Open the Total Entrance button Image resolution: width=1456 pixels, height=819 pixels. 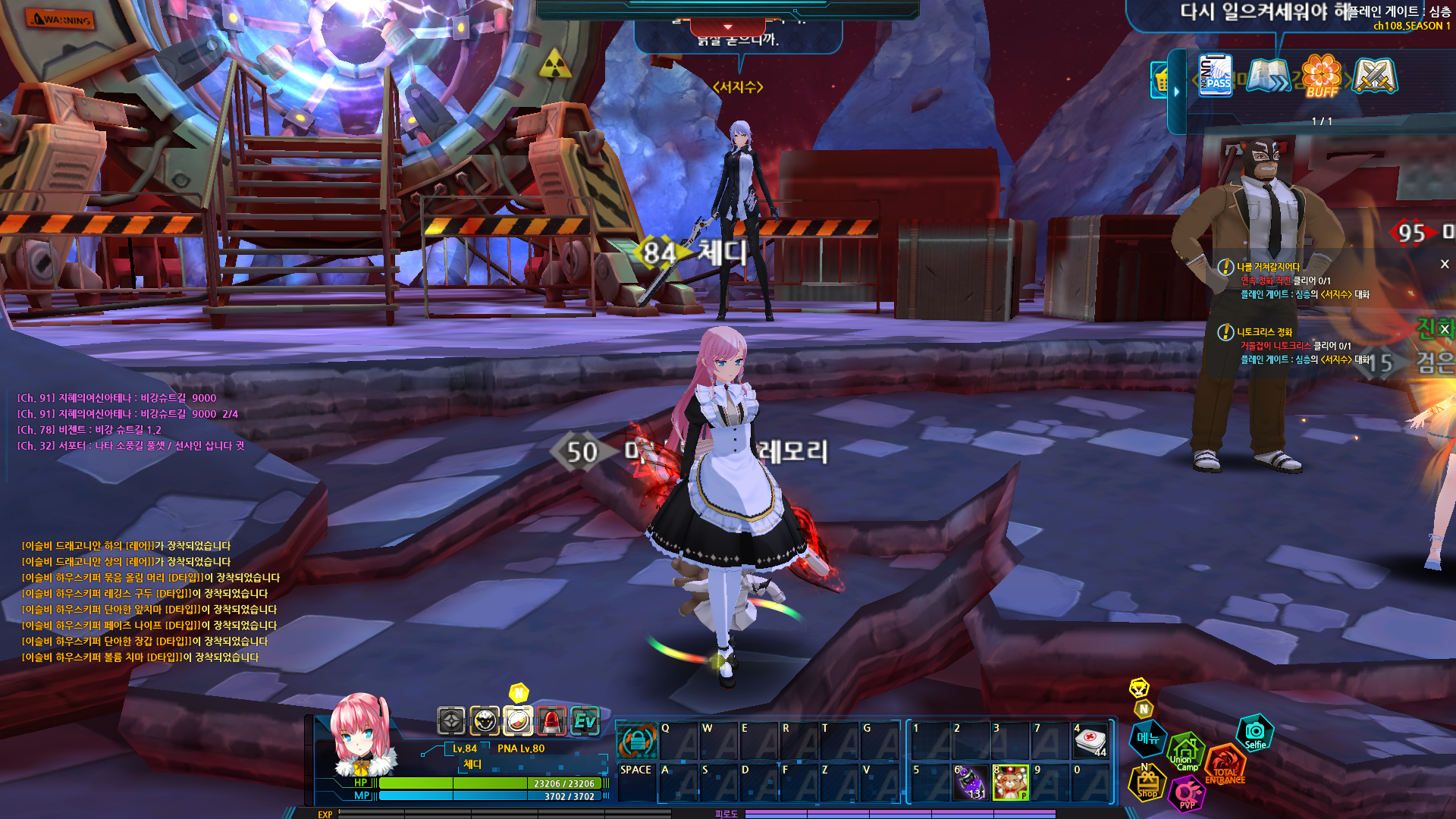(1225, 765)
